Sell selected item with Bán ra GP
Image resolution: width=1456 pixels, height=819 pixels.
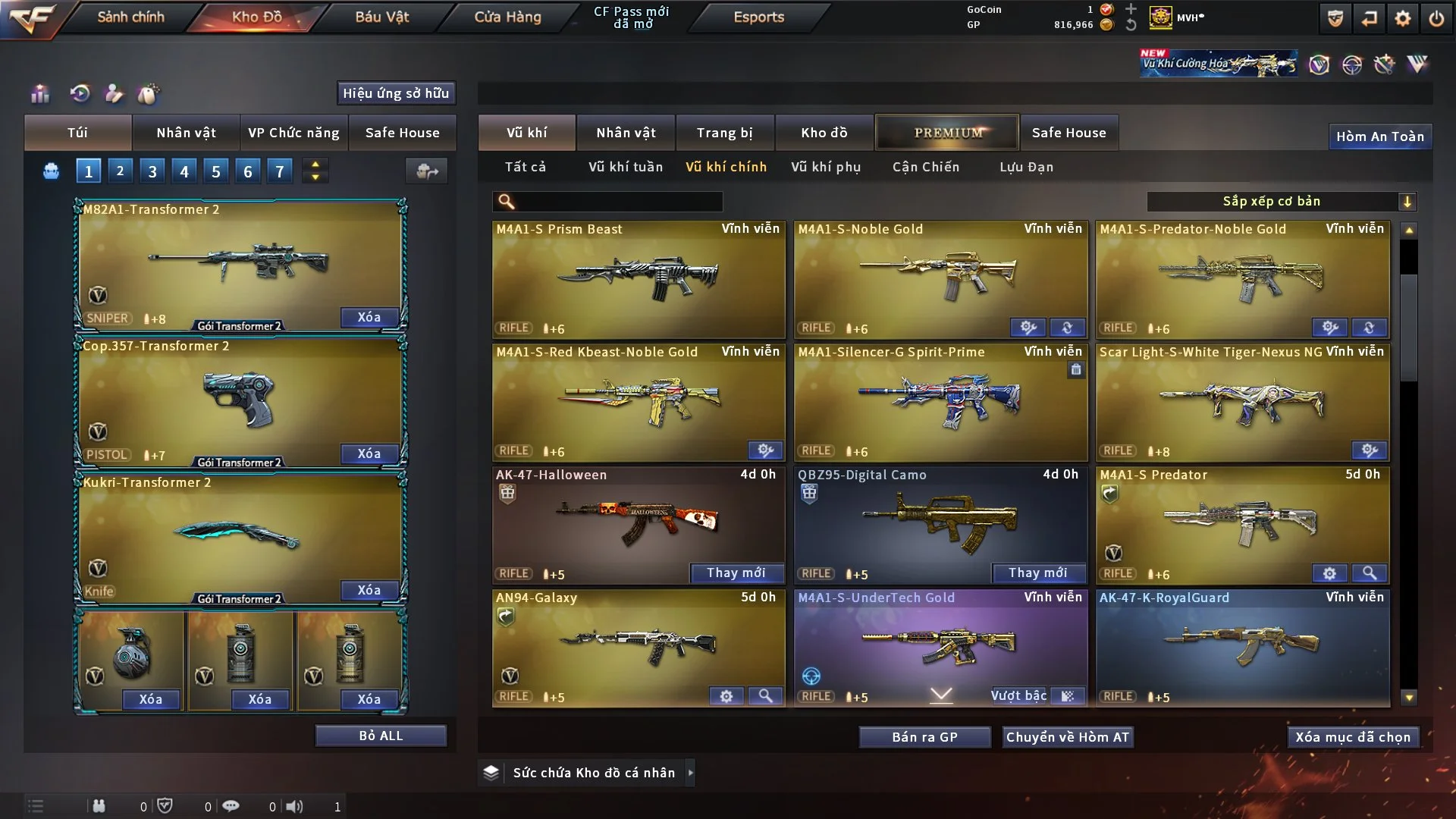pyautogui.click(x=924, y=737)
